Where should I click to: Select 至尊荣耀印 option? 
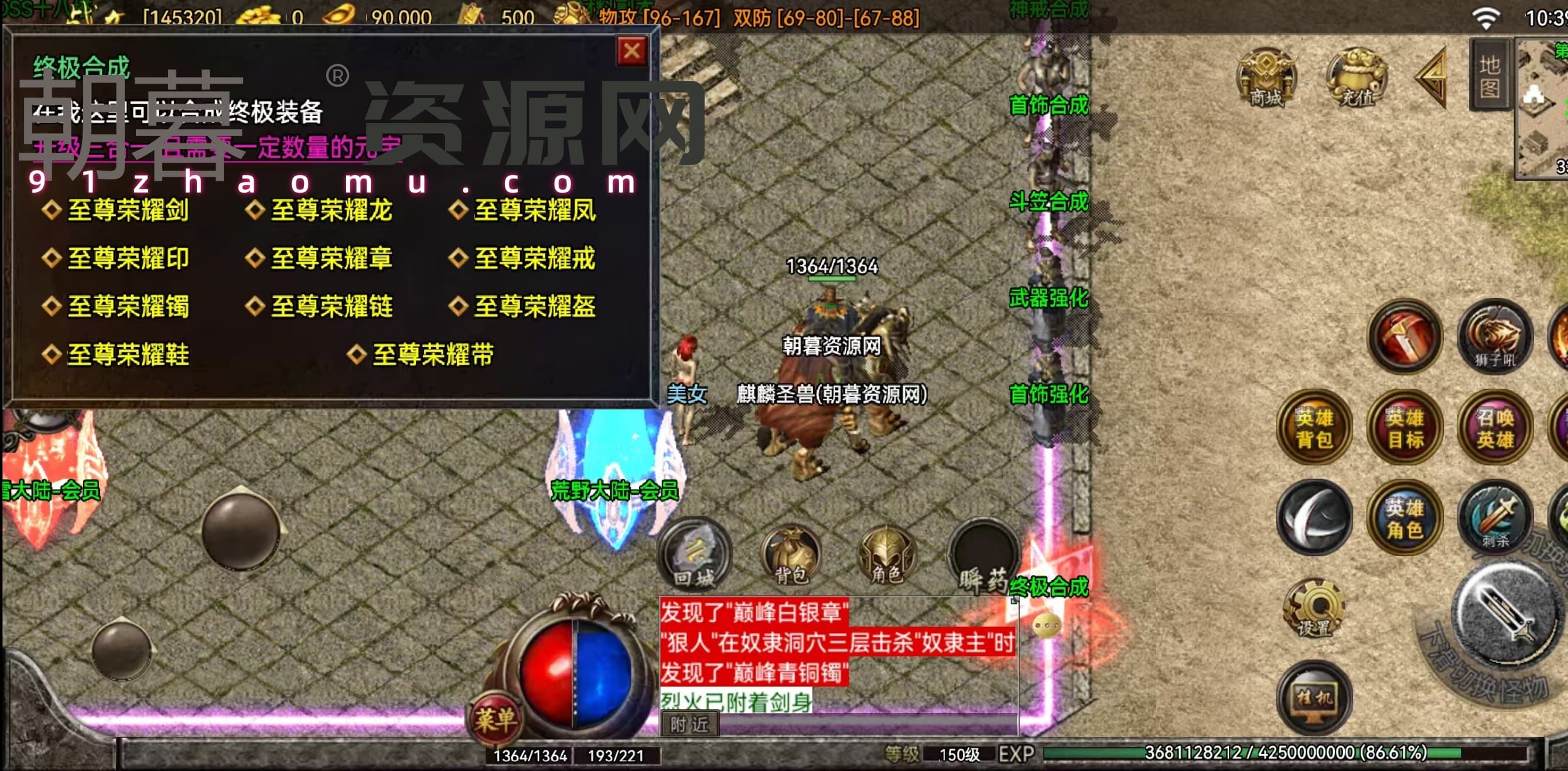coord(127,258)
